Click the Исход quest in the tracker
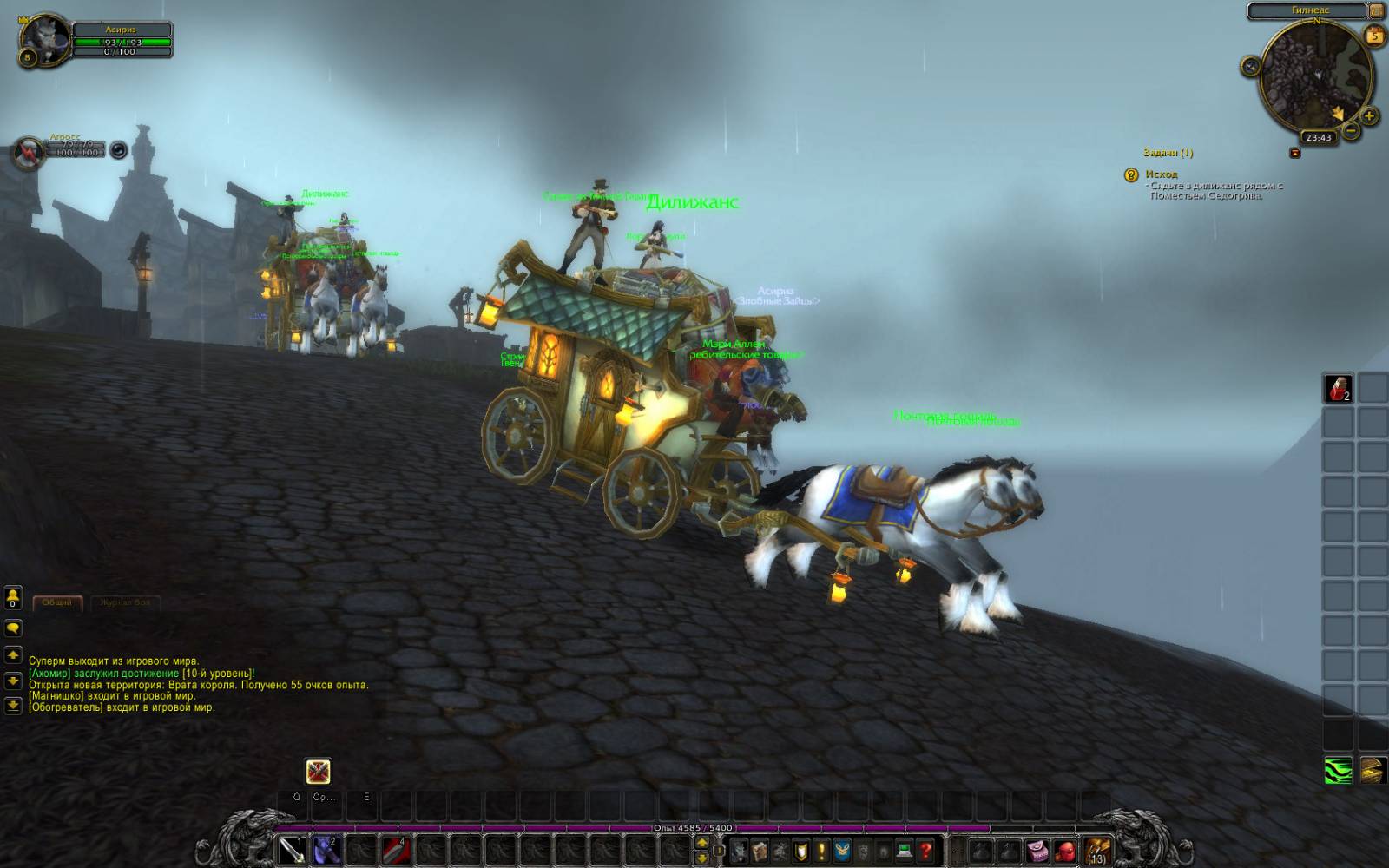1389x868 pixels. point(1162,174)
